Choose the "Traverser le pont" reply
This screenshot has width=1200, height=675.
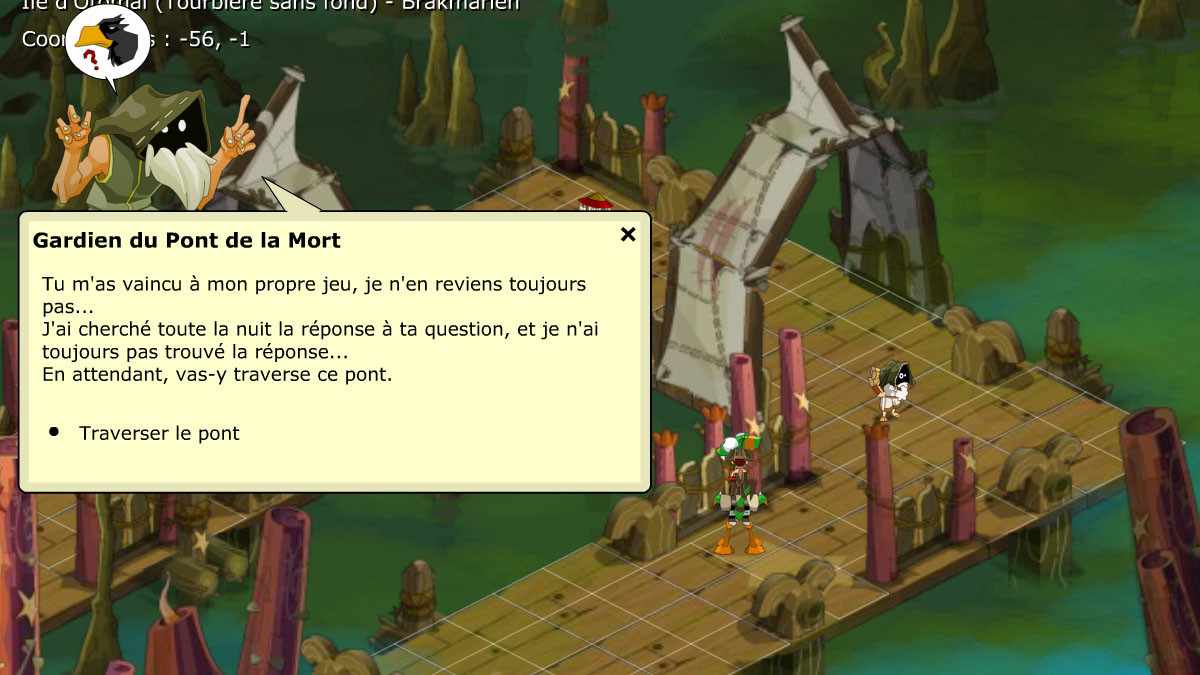(159, 433)
